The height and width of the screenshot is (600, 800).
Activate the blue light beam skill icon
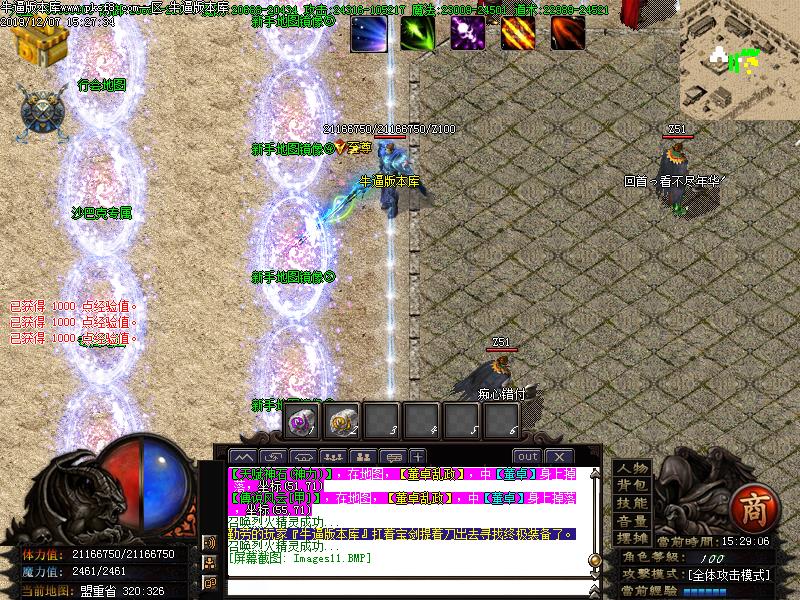[367, 33]
